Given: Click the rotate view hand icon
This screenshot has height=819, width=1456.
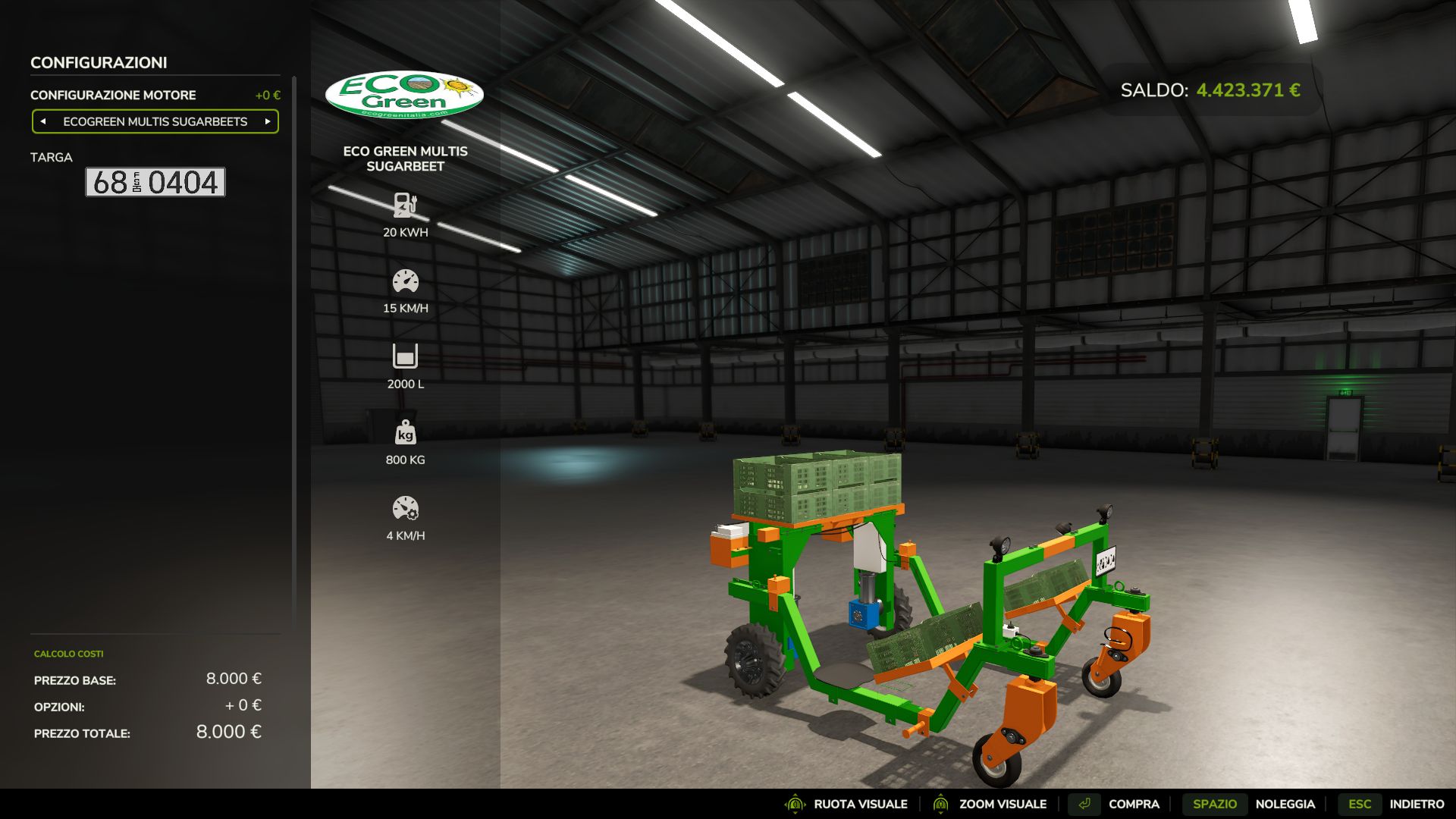Looking at the screenshot, I should click(795, 804).
